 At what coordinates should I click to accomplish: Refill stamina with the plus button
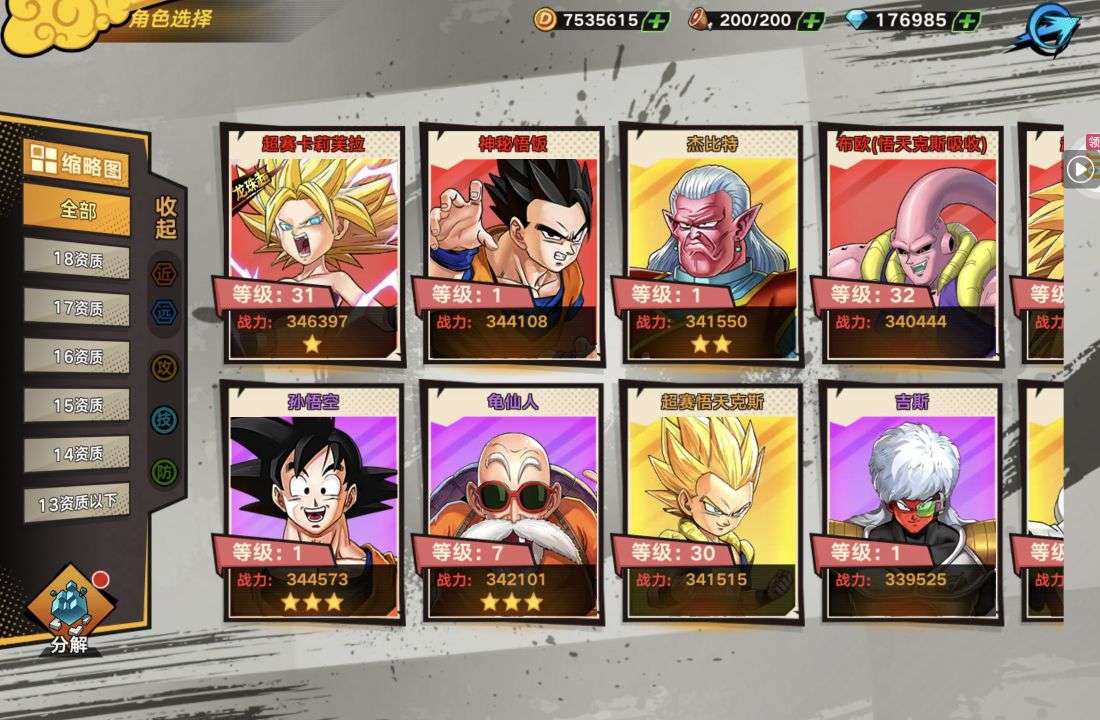[x=811, y=20]
